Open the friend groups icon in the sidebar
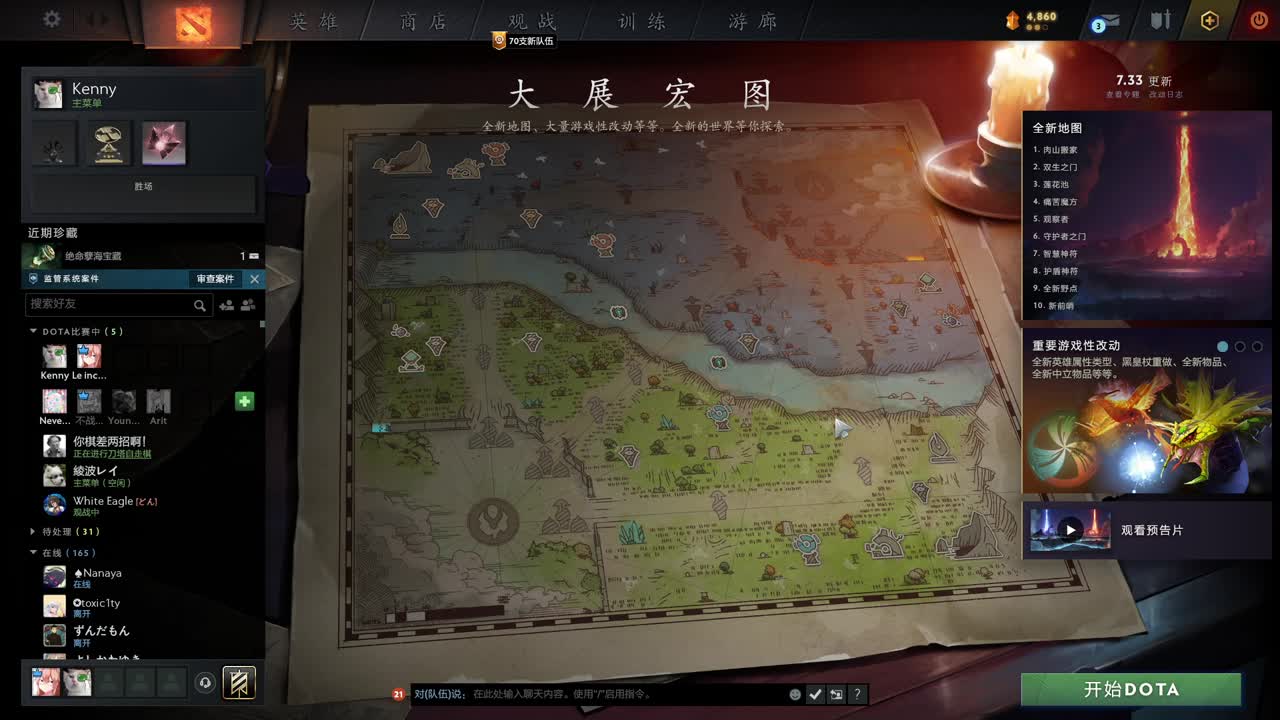Image resolution: width=1280 pixels, height=720 pixels. point(248,304)
